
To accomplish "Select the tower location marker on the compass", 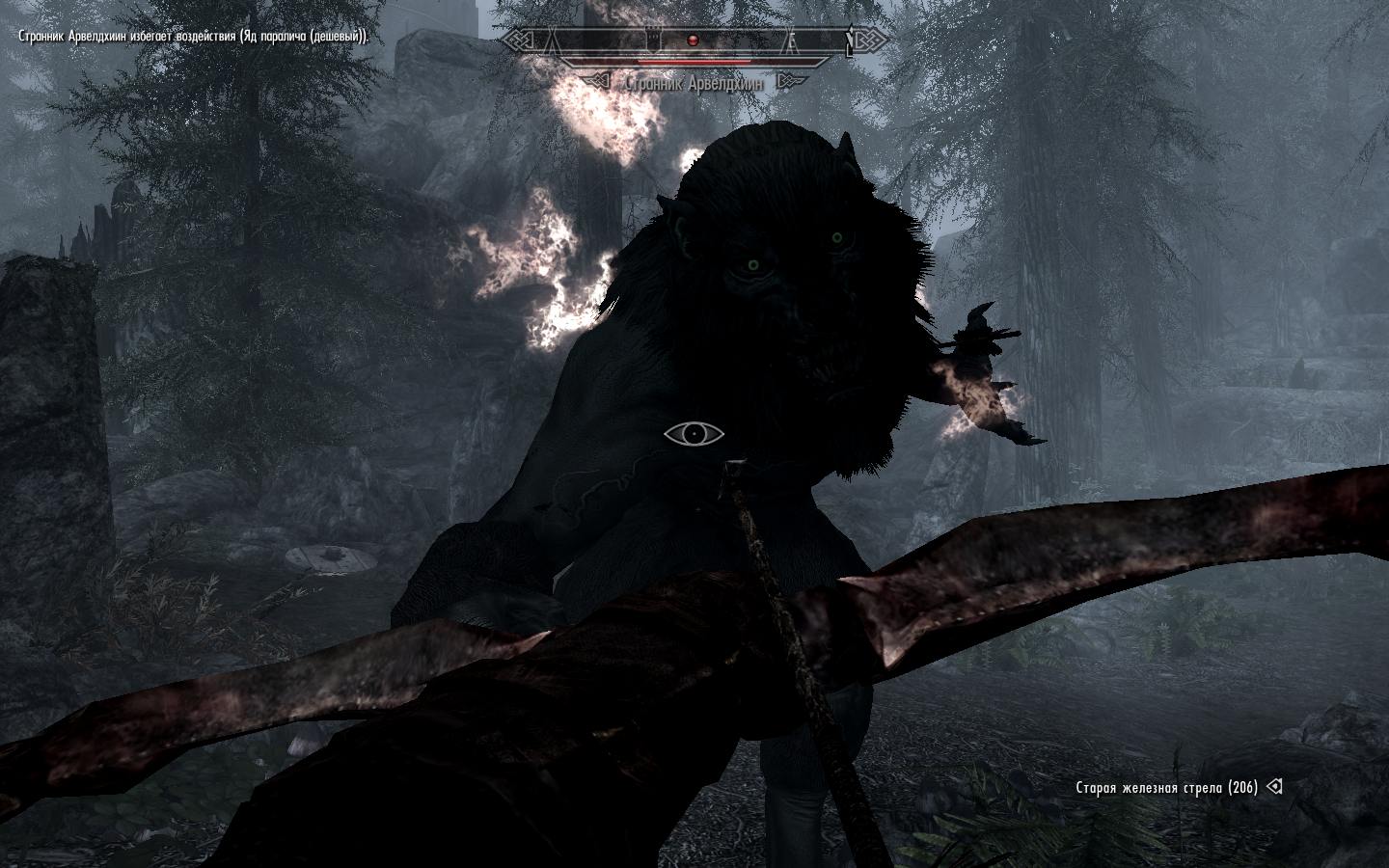I will [x=653, y=39].
